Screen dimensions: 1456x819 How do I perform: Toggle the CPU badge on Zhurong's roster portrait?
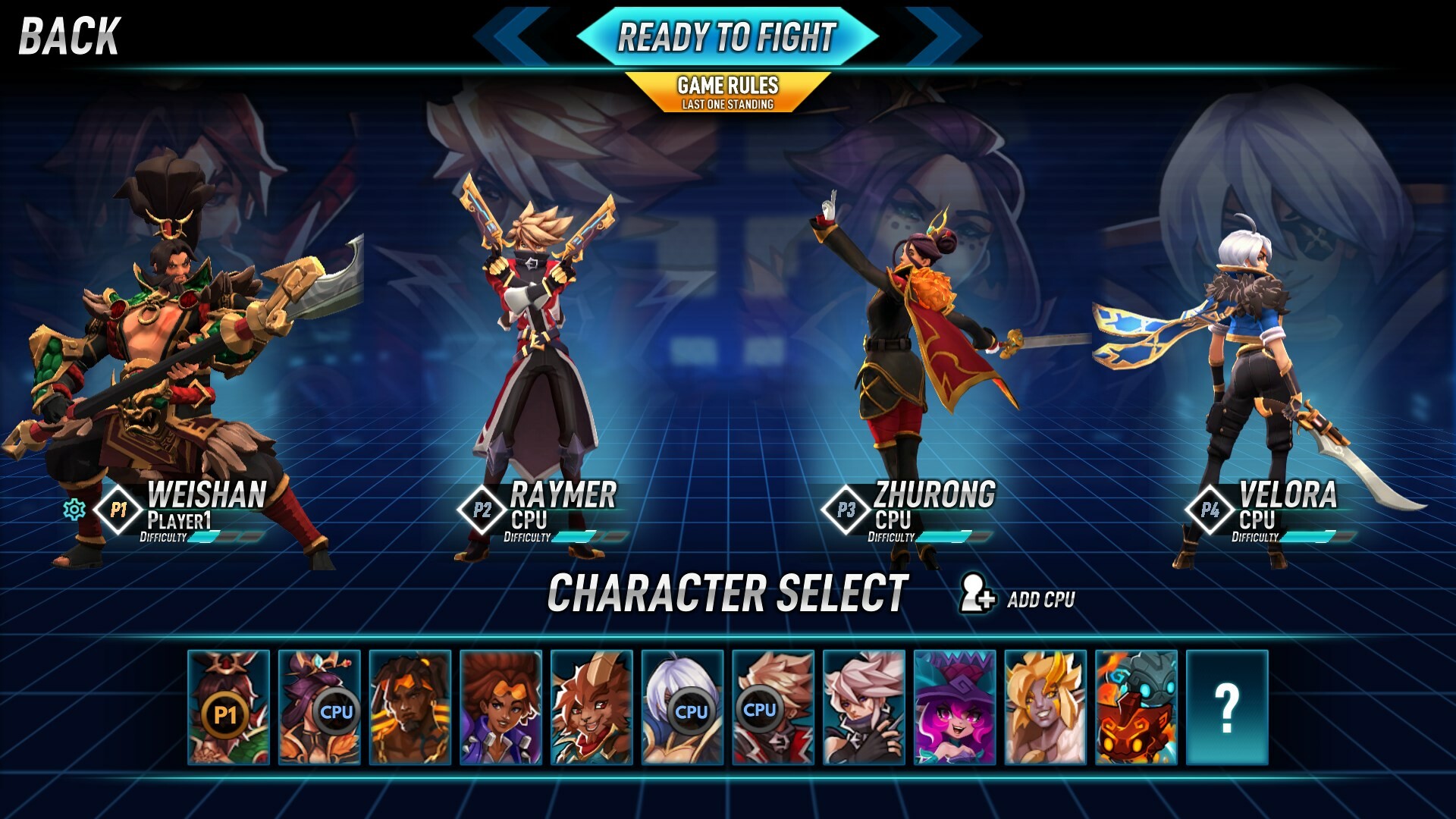(x=338, y=713)
